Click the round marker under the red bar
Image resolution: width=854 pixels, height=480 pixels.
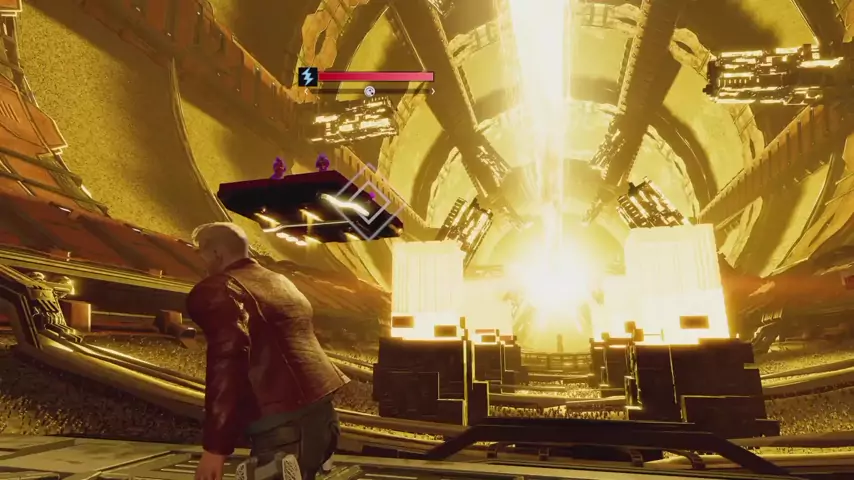coord(369,91)
